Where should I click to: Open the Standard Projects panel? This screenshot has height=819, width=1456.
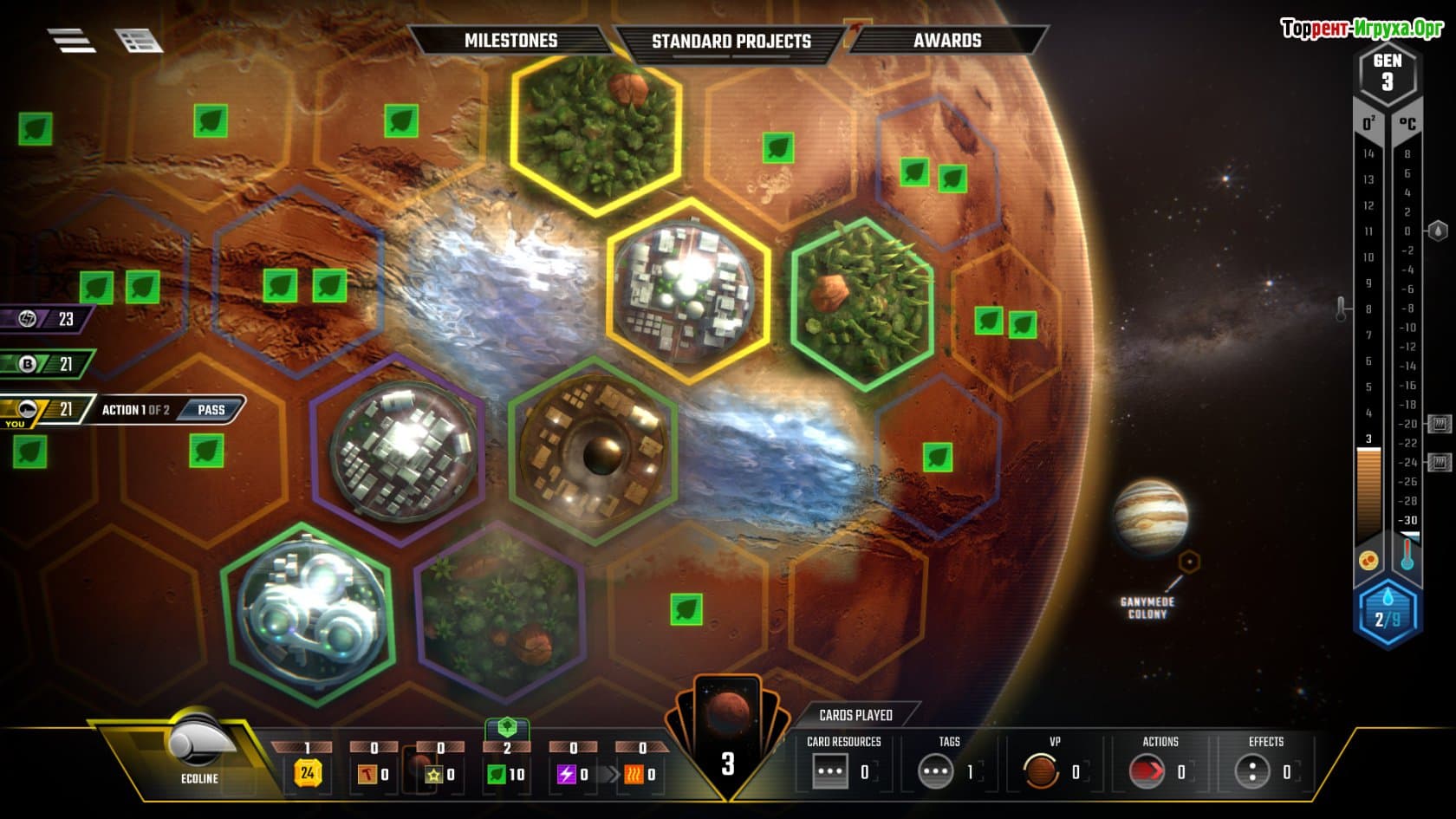[x=731, y=42]
